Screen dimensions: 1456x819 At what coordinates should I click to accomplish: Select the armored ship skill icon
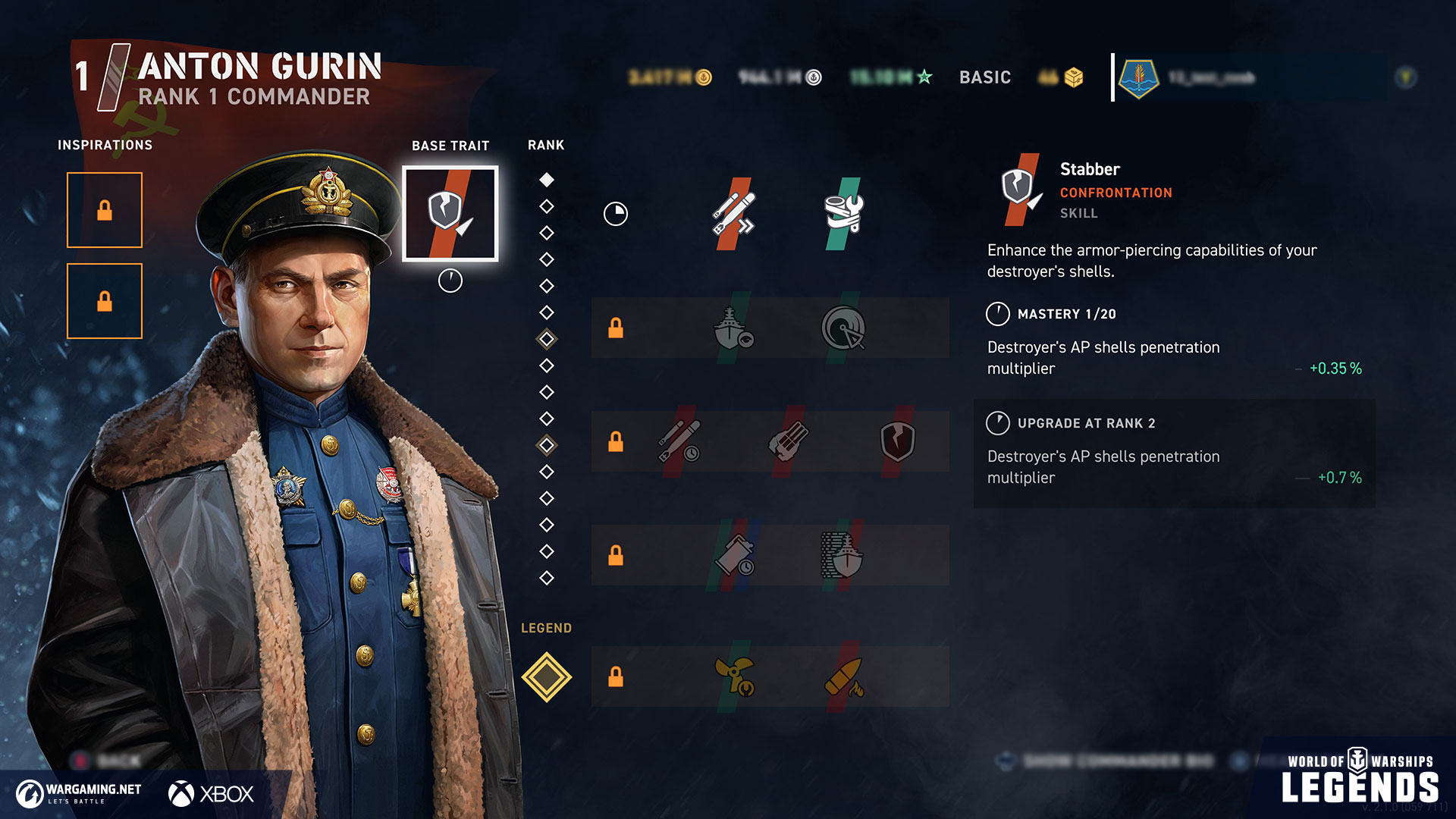pyautogui.click(x=842, y=555)
